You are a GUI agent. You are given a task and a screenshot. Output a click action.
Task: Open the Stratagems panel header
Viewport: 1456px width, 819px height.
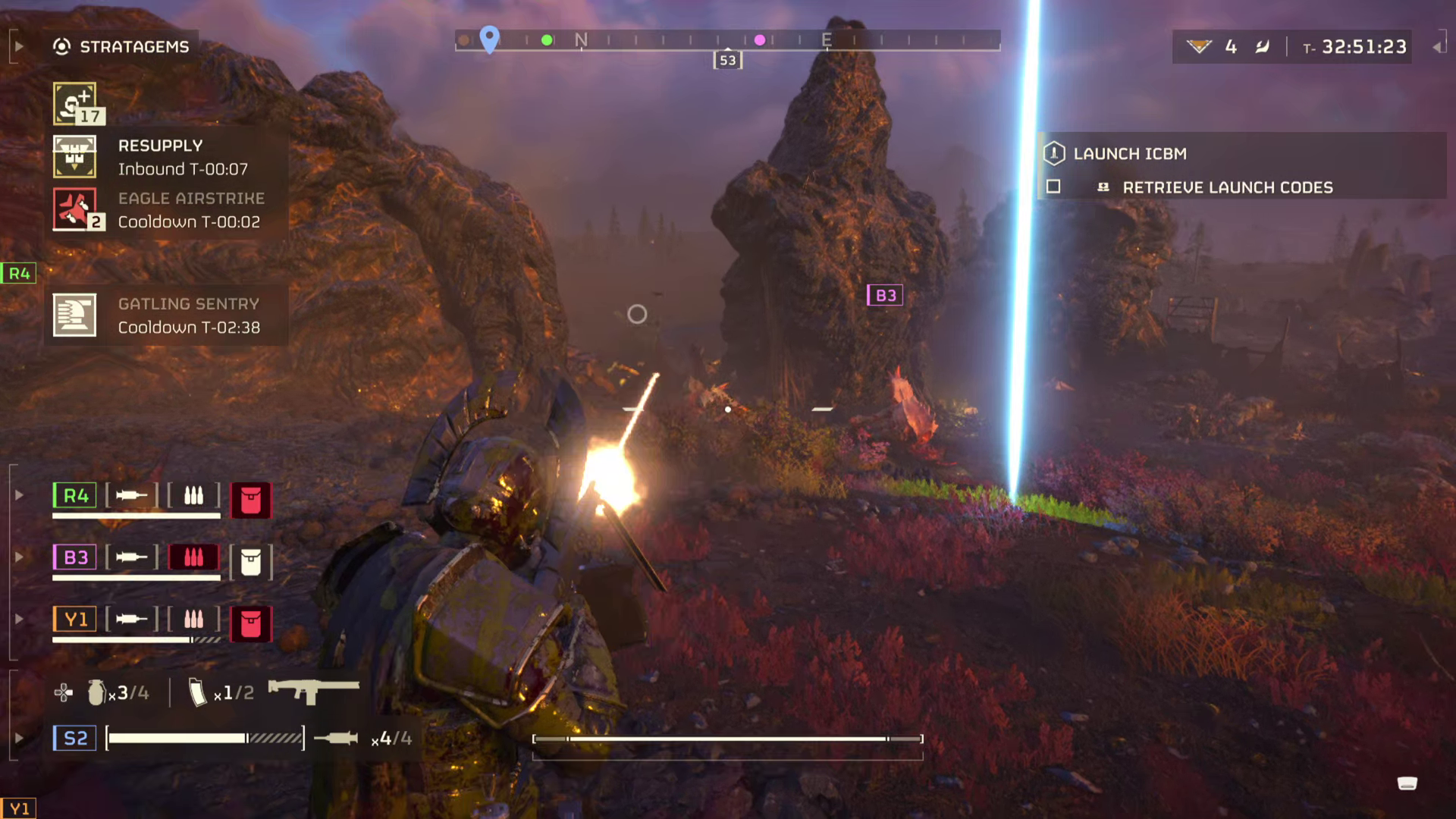133,45
